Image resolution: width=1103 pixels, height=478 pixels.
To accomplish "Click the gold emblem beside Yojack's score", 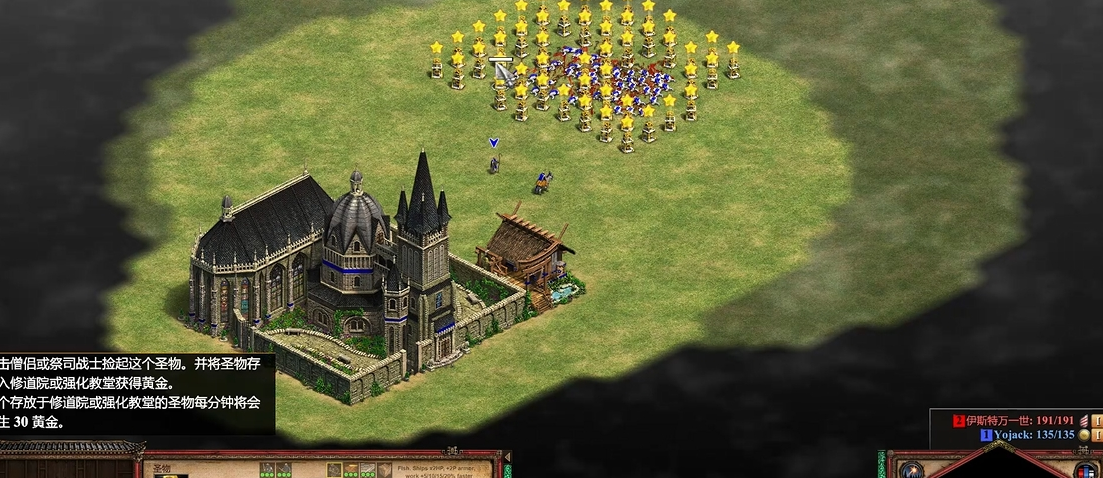I will [1084, 435].
